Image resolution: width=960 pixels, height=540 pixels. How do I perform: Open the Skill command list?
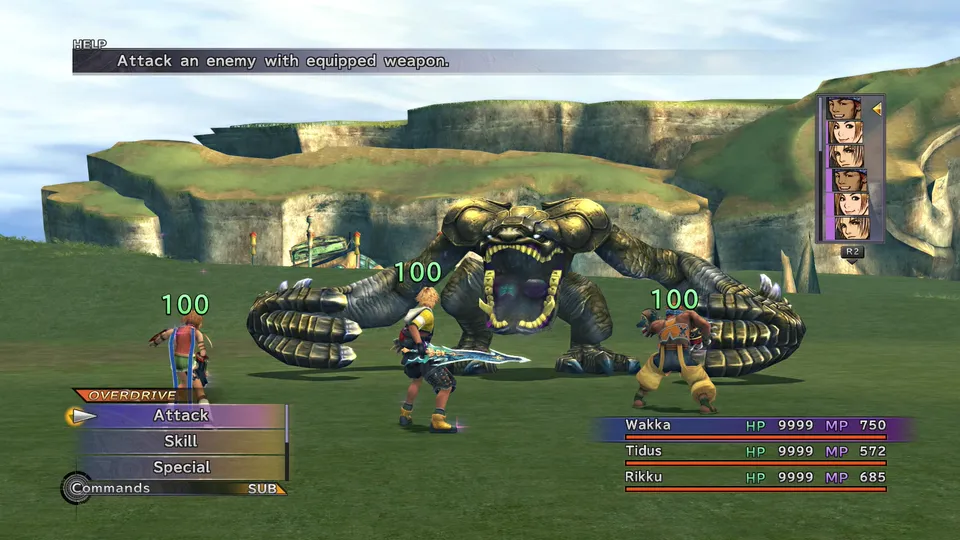181,441
